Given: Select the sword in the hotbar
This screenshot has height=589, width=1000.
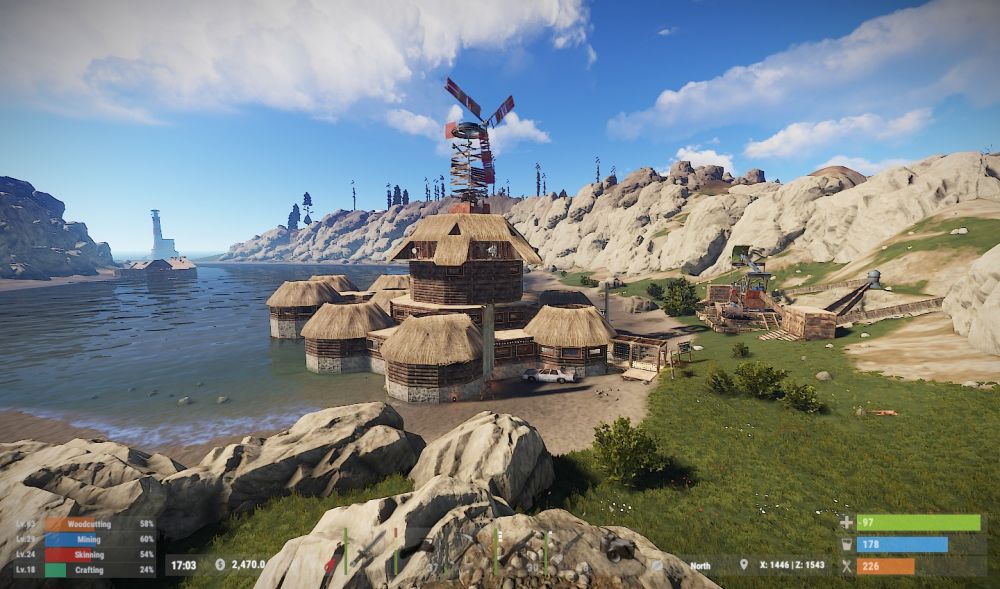Looking at the screenshot, I should pyautogui.click(x=368, y=547).
